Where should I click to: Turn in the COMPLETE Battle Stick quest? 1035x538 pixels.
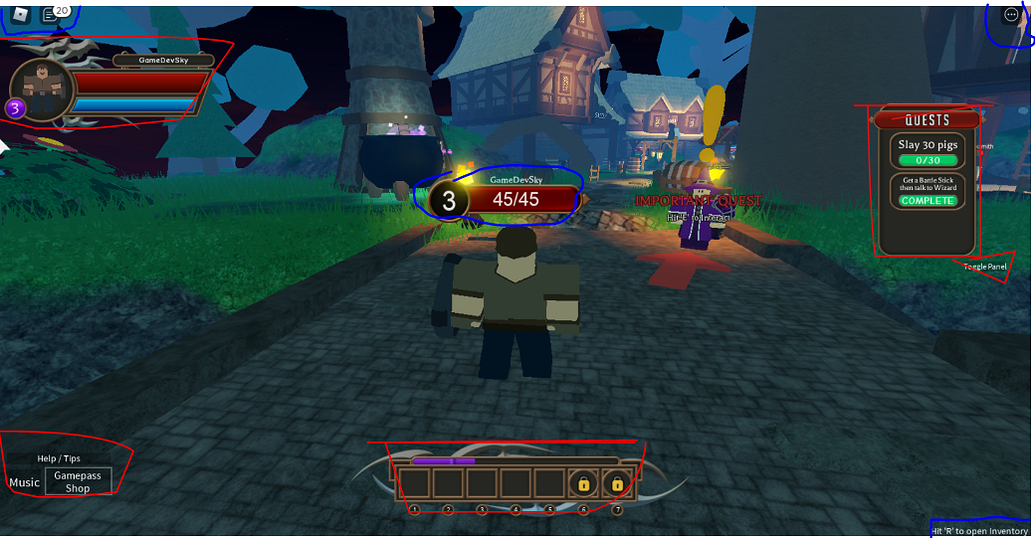point(927,201)
